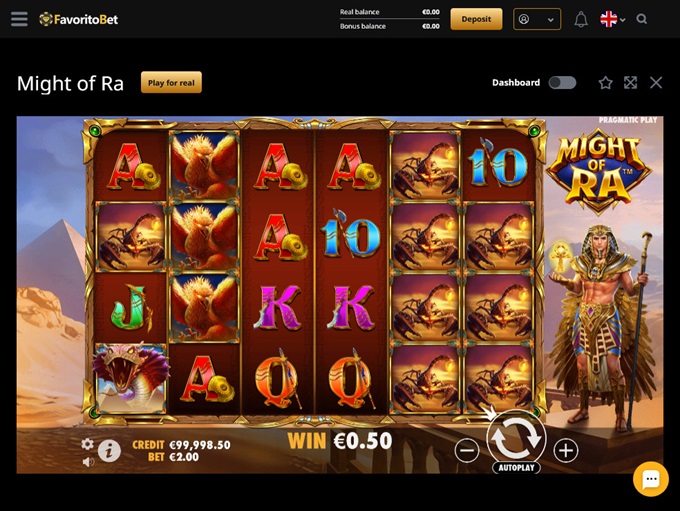Toggle the Dashboard switch

click(562, 83)
